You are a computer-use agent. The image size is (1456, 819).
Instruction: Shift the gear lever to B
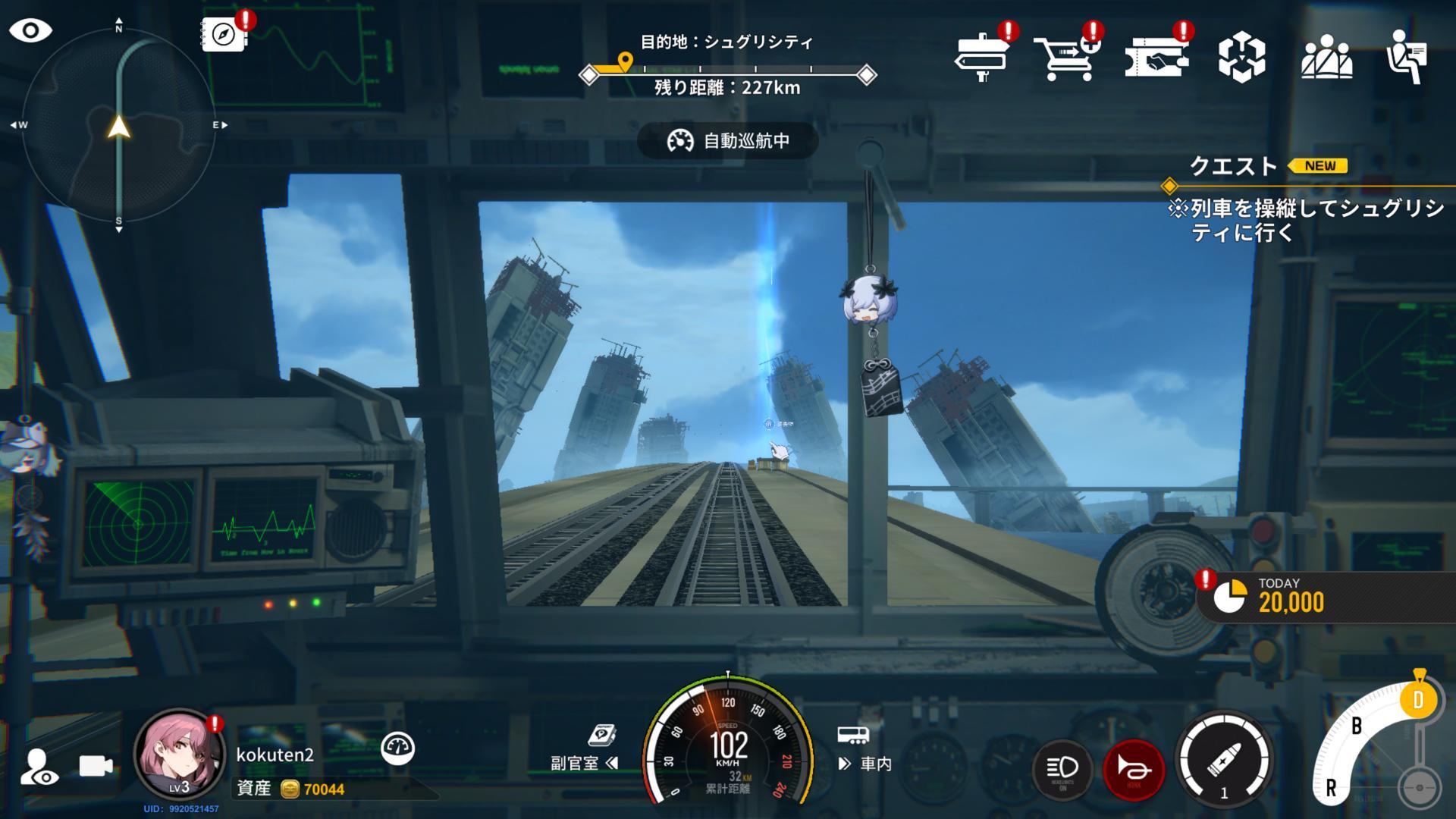click(x=1357, y=726)
